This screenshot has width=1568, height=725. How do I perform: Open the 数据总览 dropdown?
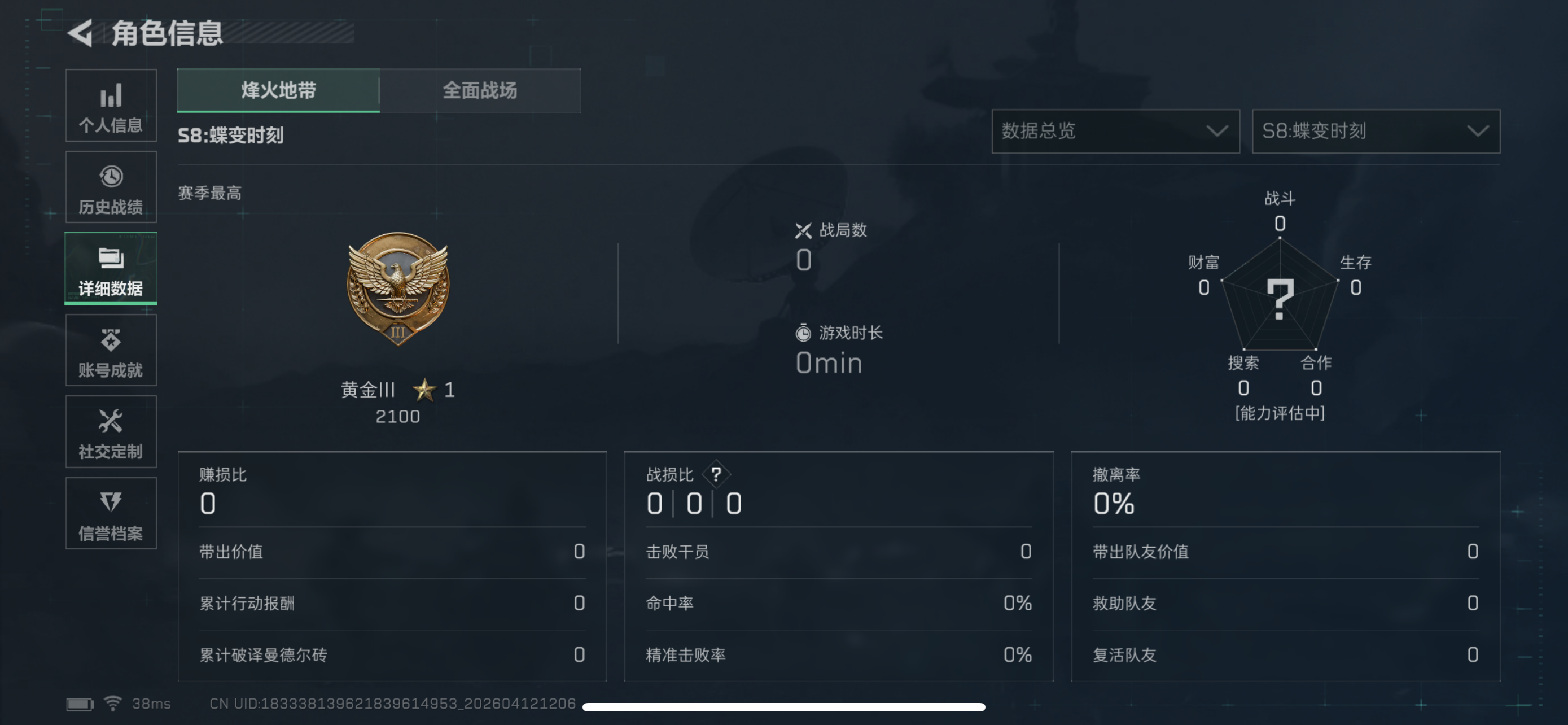[x=1116, y=132]
